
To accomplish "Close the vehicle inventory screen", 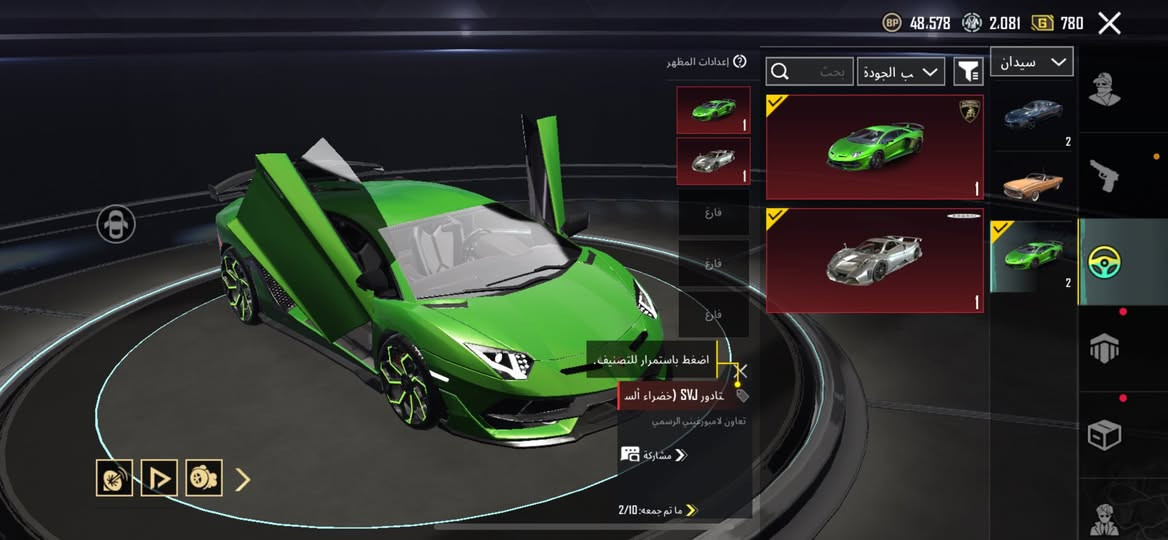I will (1109, 23).
